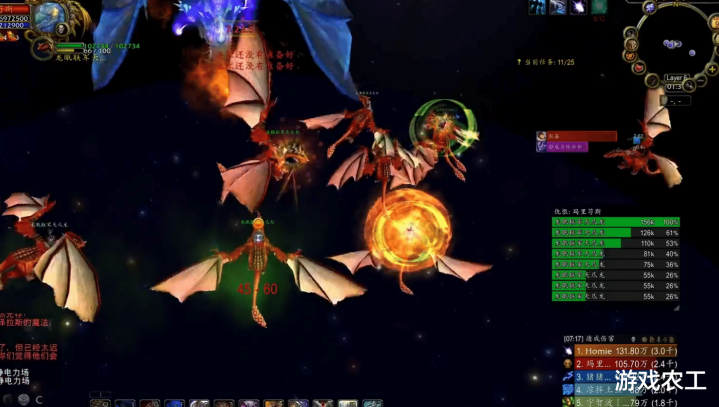Select the top threat row at 100%
The height and width of the screenshot is (407, 719).
[x=615, y=222]
